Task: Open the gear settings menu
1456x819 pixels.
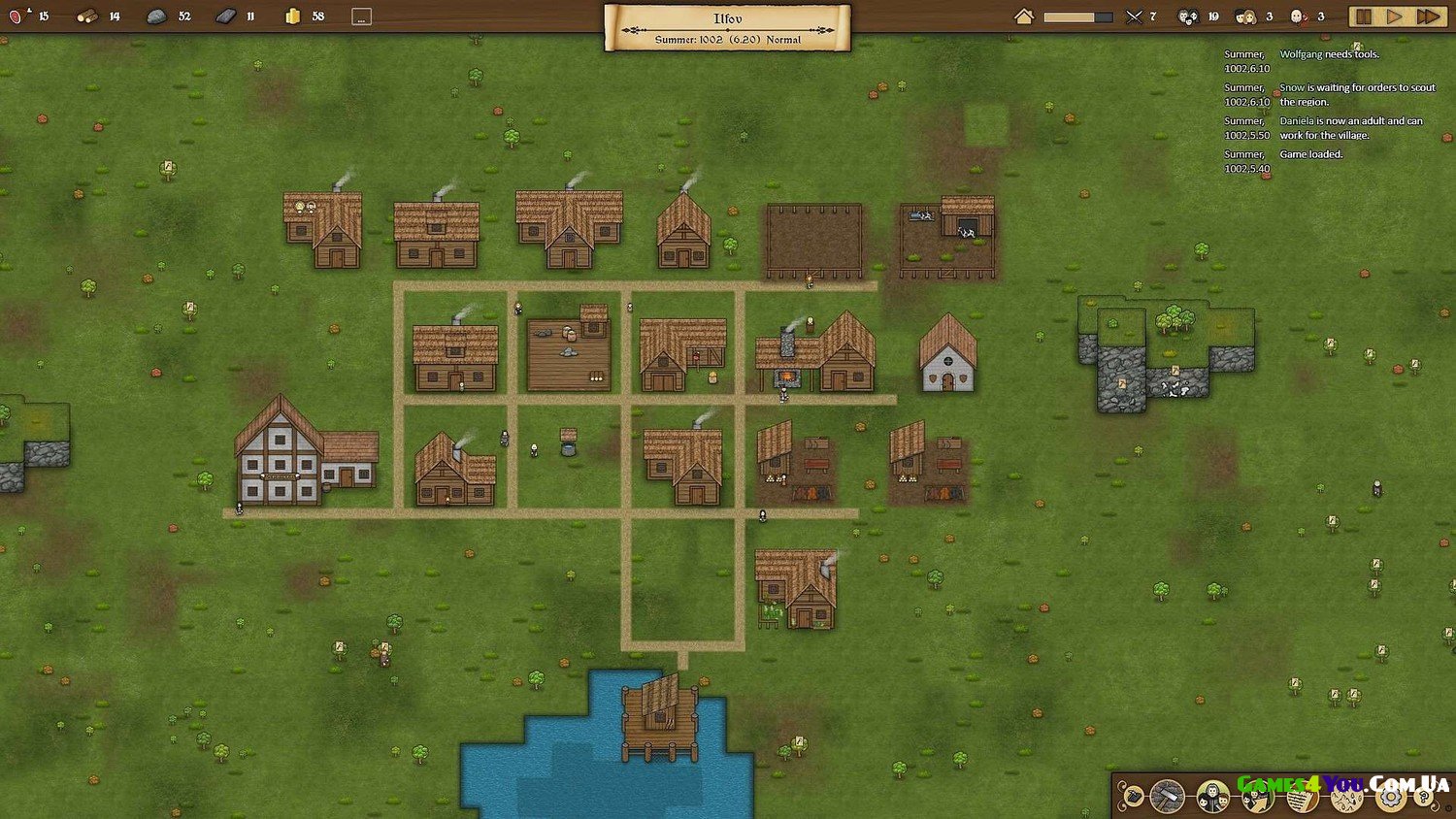Action: (x=1391, y=798)
